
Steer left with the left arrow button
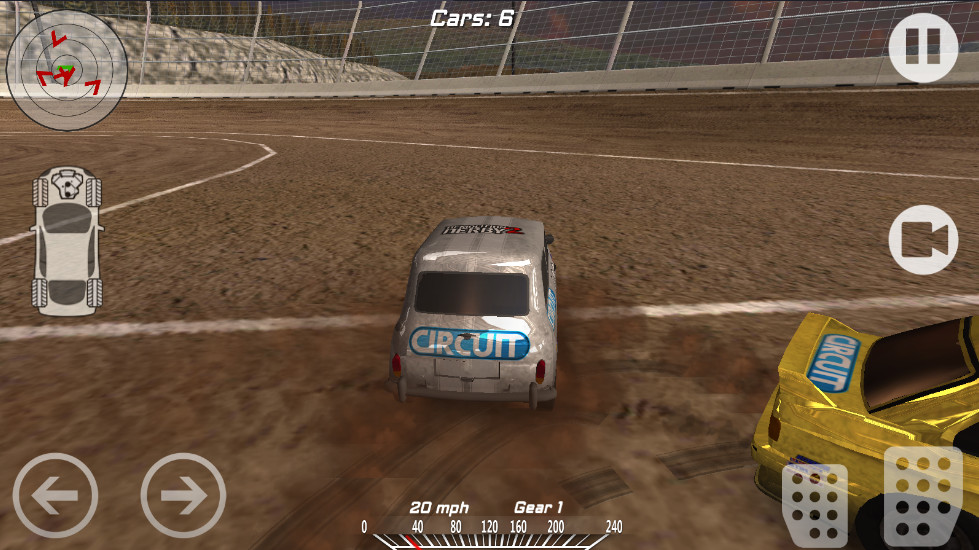click(x=56, y=495)
